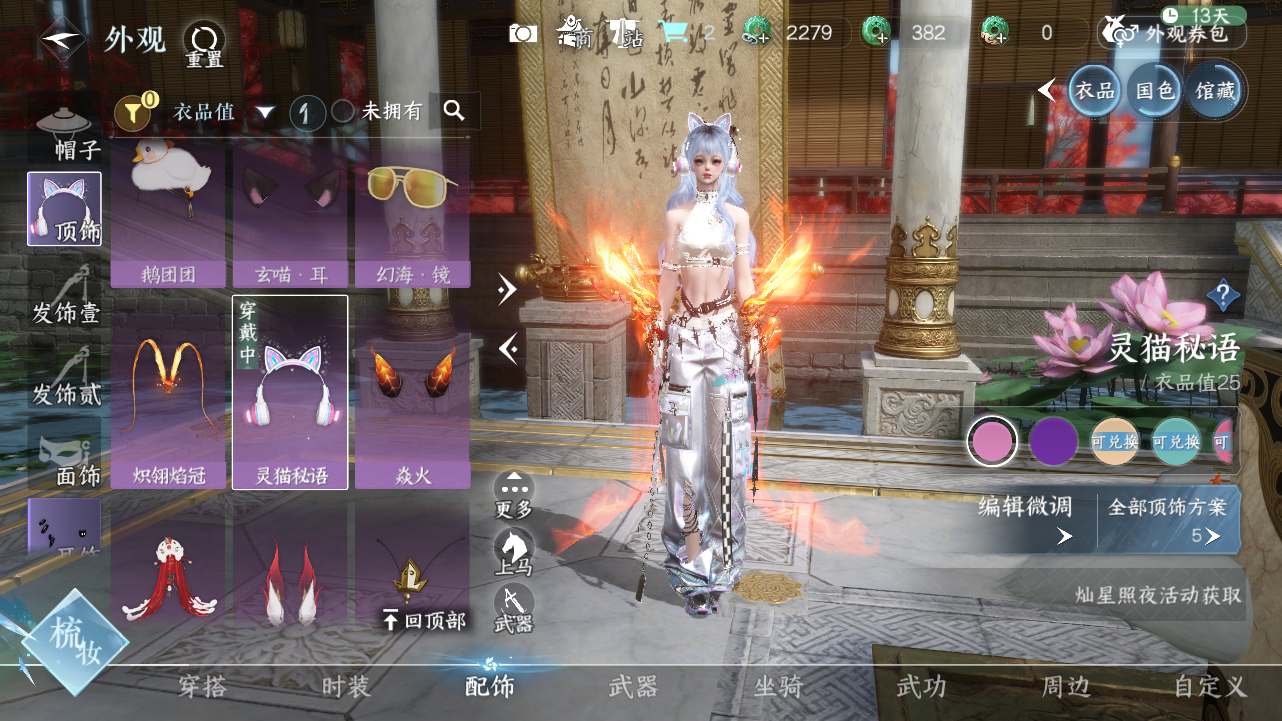This screenshot has width=1282, height=721.
Task: Apply the purple color swatch
Action: pyautogui.click(x=1053, y=441)
